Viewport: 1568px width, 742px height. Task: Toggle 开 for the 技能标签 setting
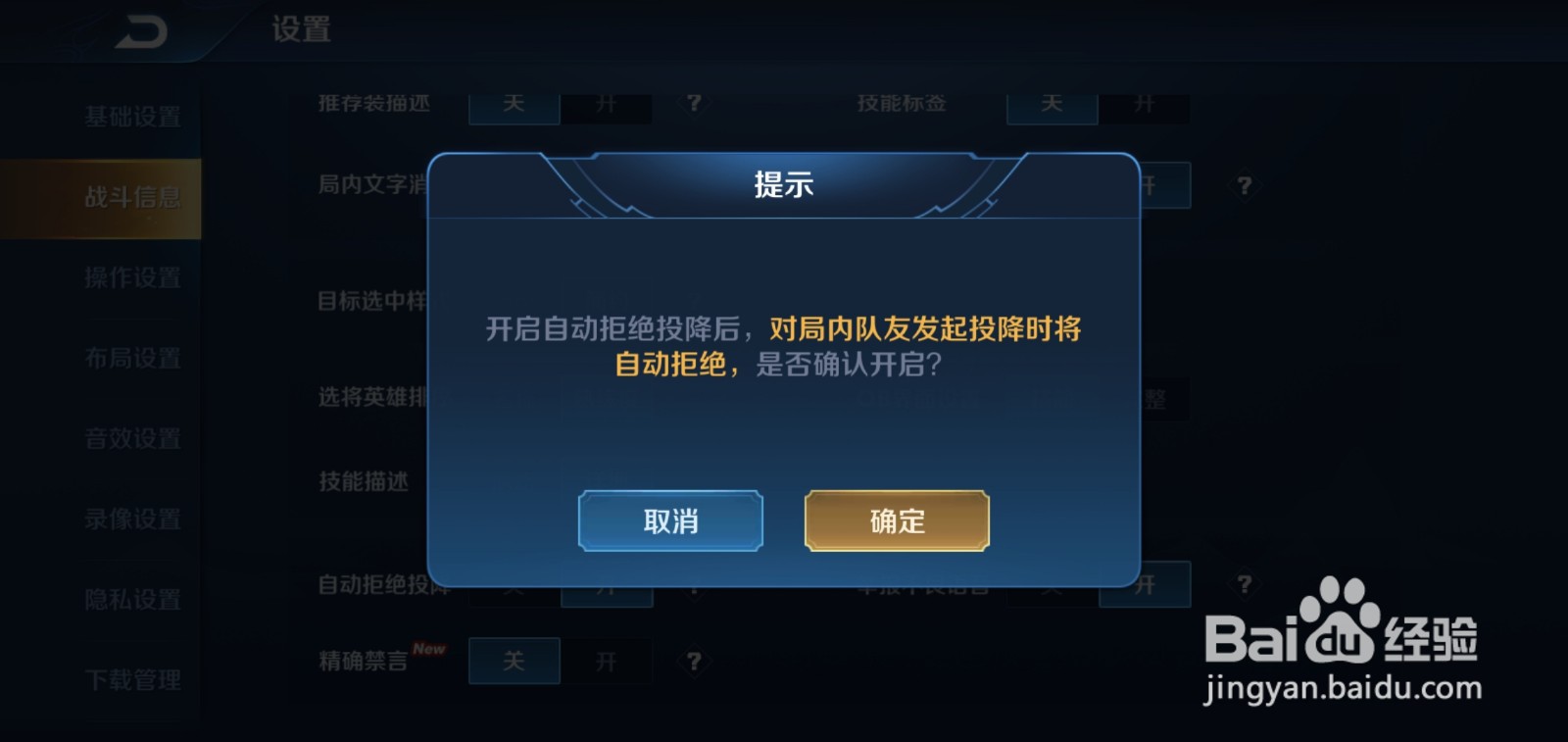[1145, 104]
